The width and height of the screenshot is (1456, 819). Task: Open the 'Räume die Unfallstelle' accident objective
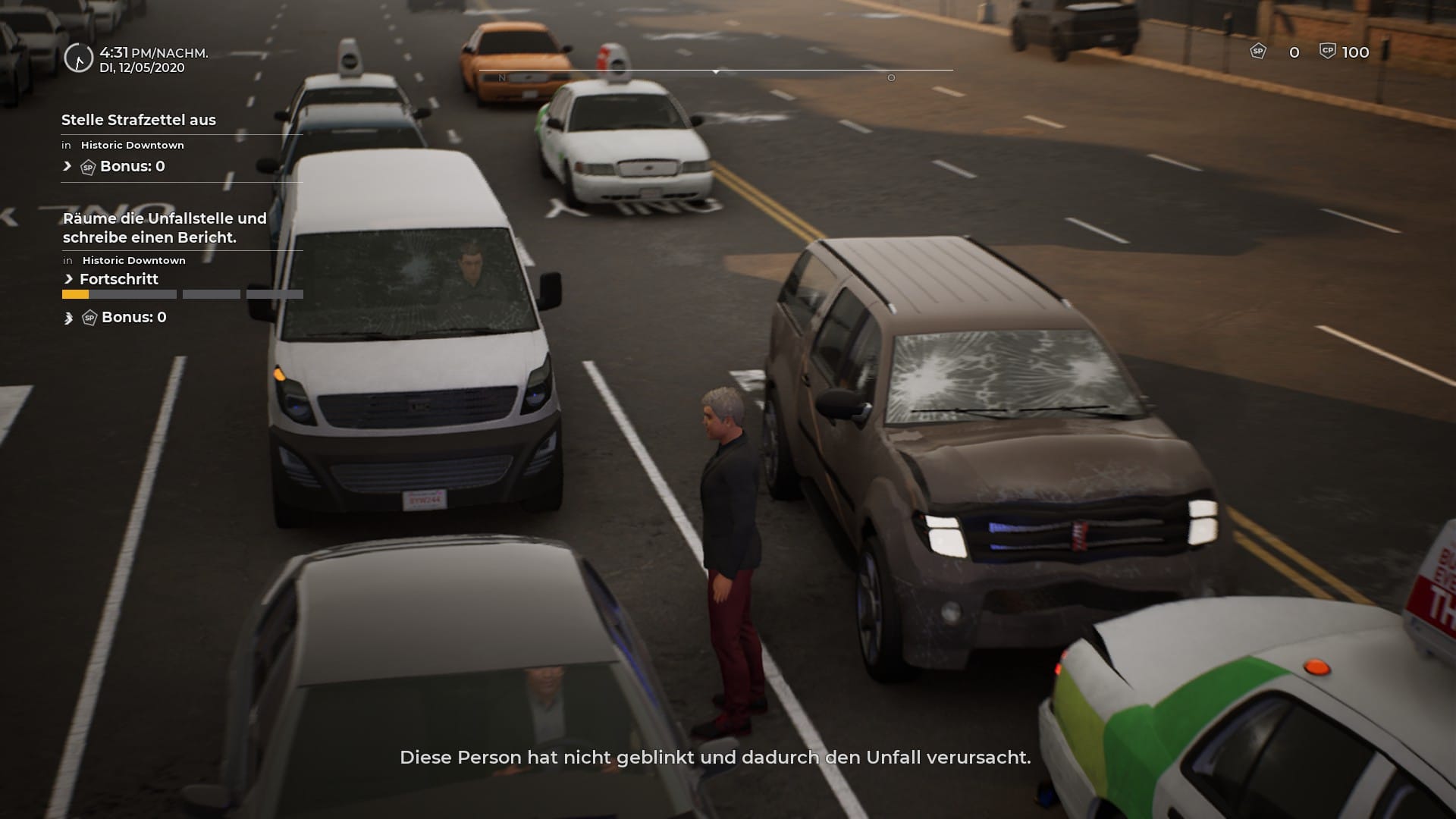pyautogui.click(x=165, y=227)
